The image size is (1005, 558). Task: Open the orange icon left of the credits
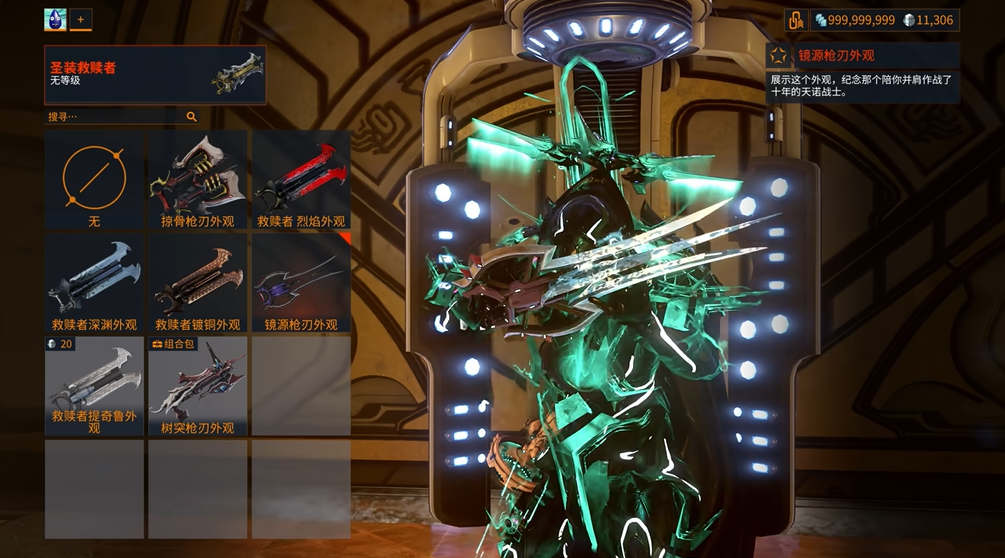tap(796, 20)
